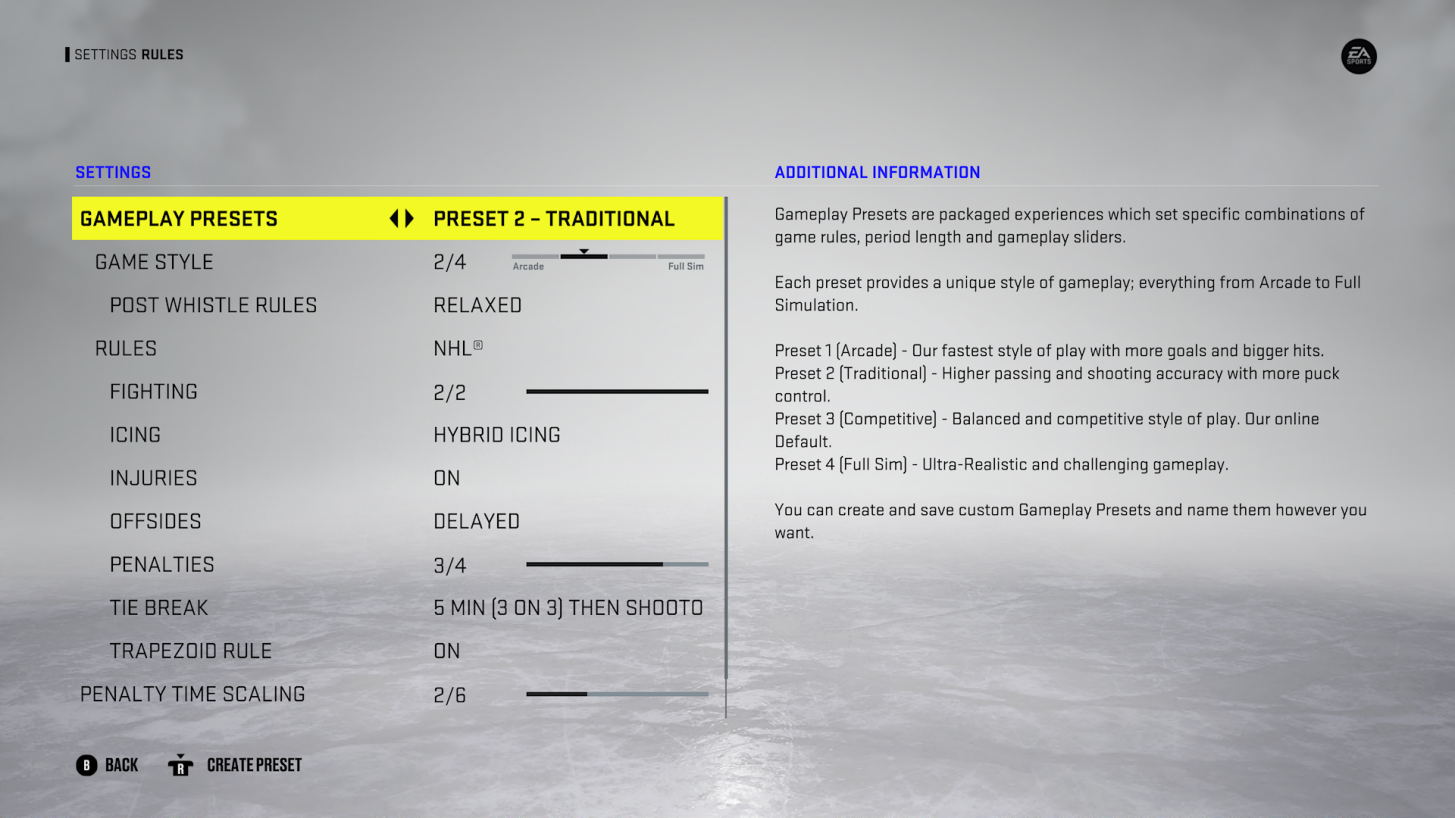Click the Arcade label under Game Style
Image resolution: width=1455 pixels, height=818 pixels.
tap(528, 267)
